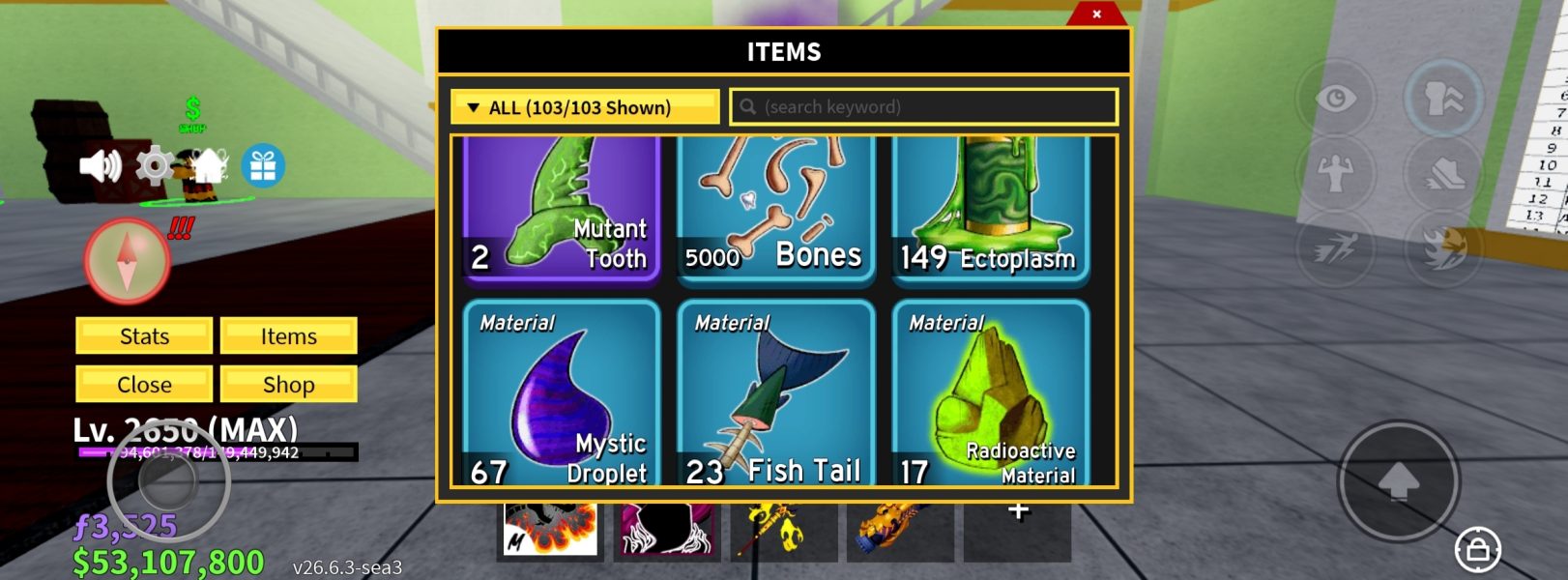This screenshot has height=580, width=1568.
Task: Open the Stats menu
Action: pyautogui.click(x=144, y=336)
